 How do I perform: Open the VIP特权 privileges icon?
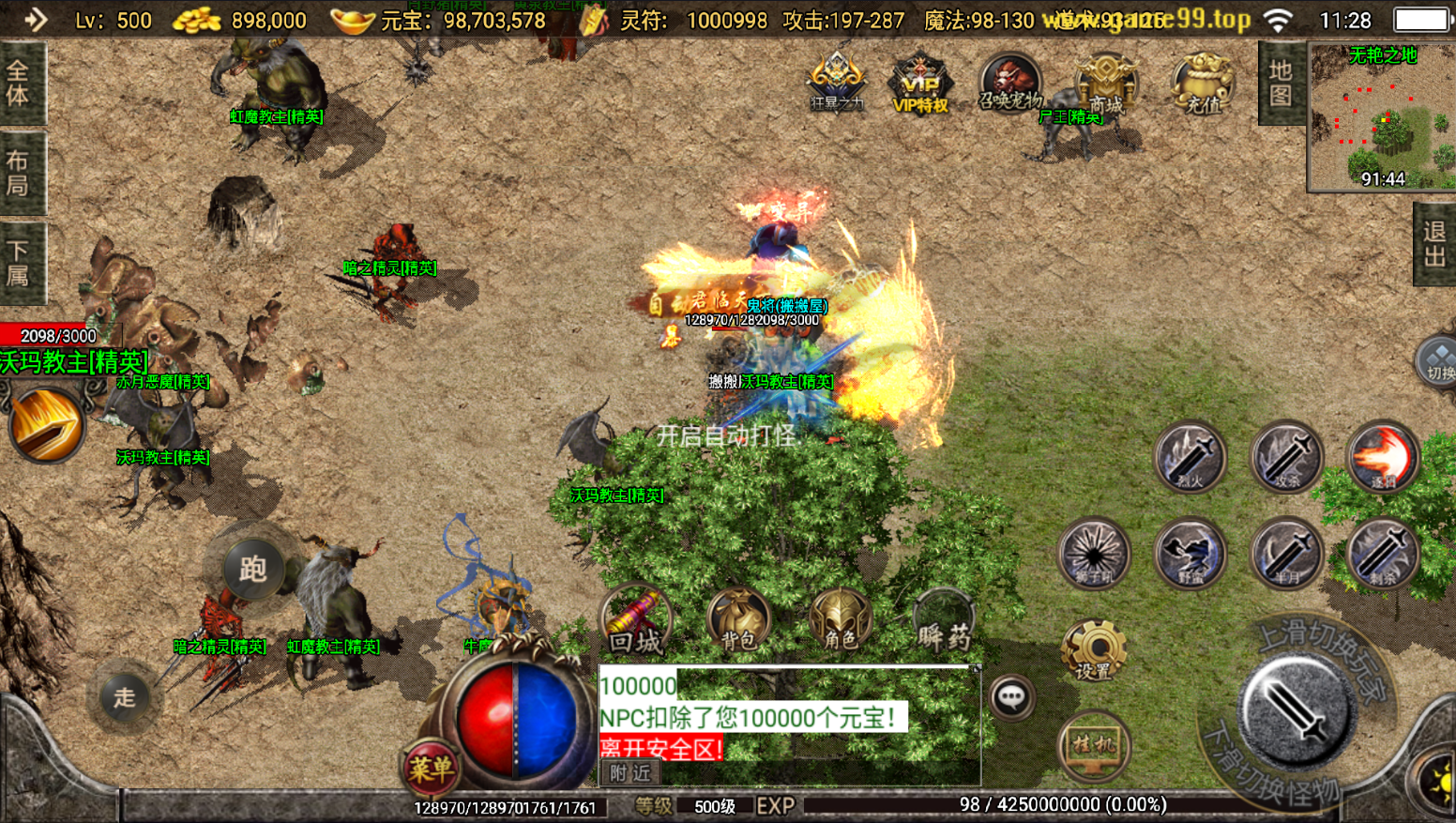(x=919, y=83)
